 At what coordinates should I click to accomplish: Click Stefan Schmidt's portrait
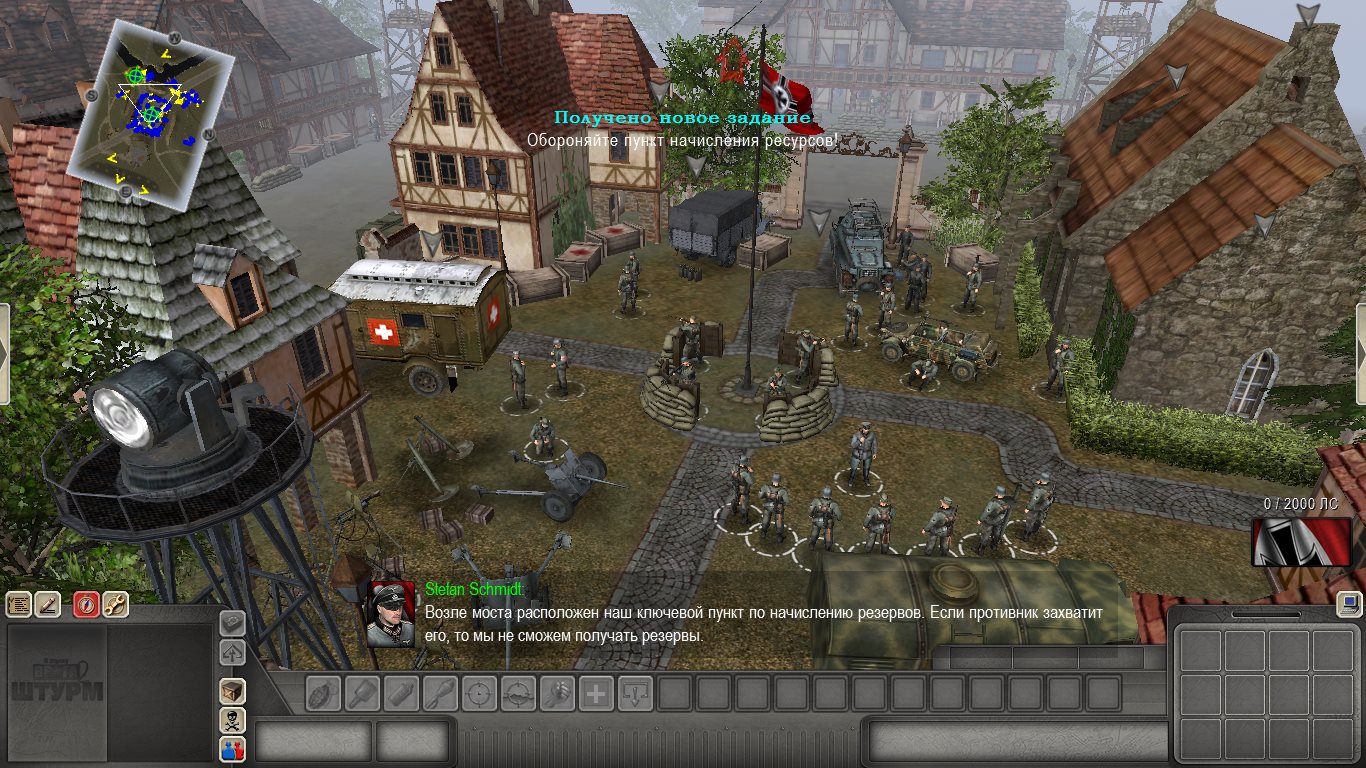click(391, 614)
